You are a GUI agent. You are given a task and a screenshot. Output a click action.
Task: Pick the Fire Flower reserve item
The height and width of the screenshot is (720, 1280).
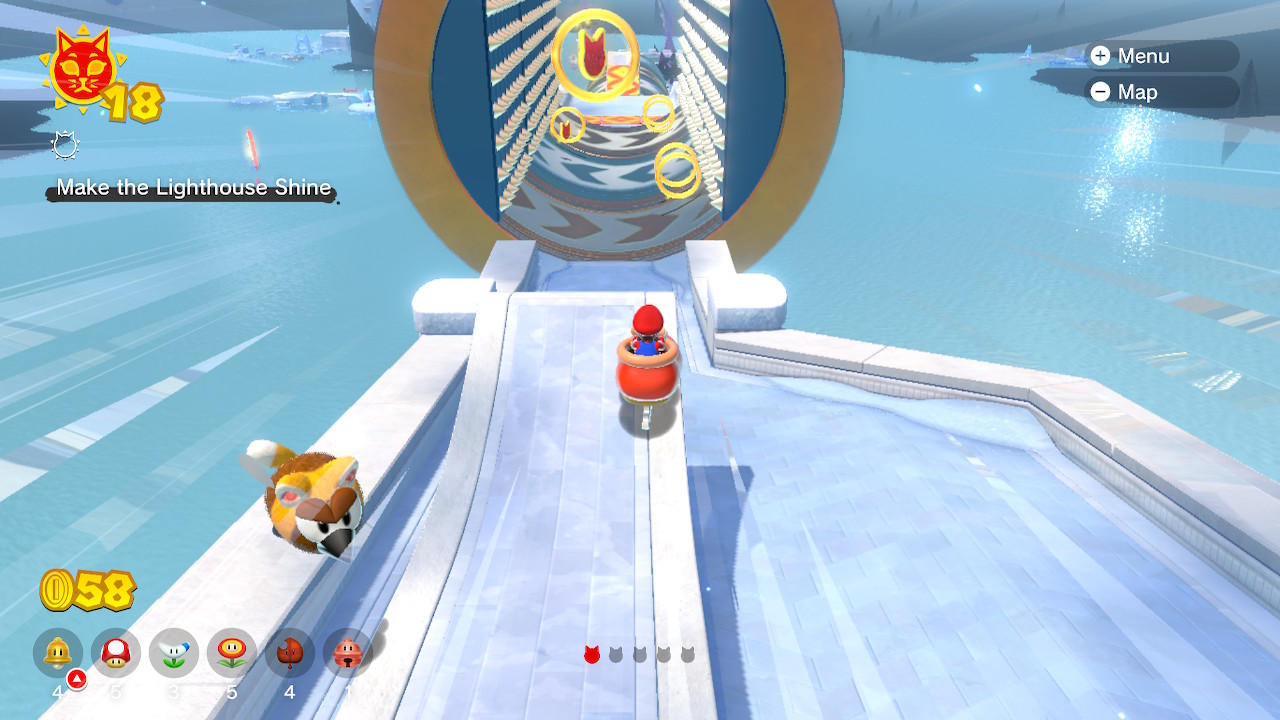(232, 653)
